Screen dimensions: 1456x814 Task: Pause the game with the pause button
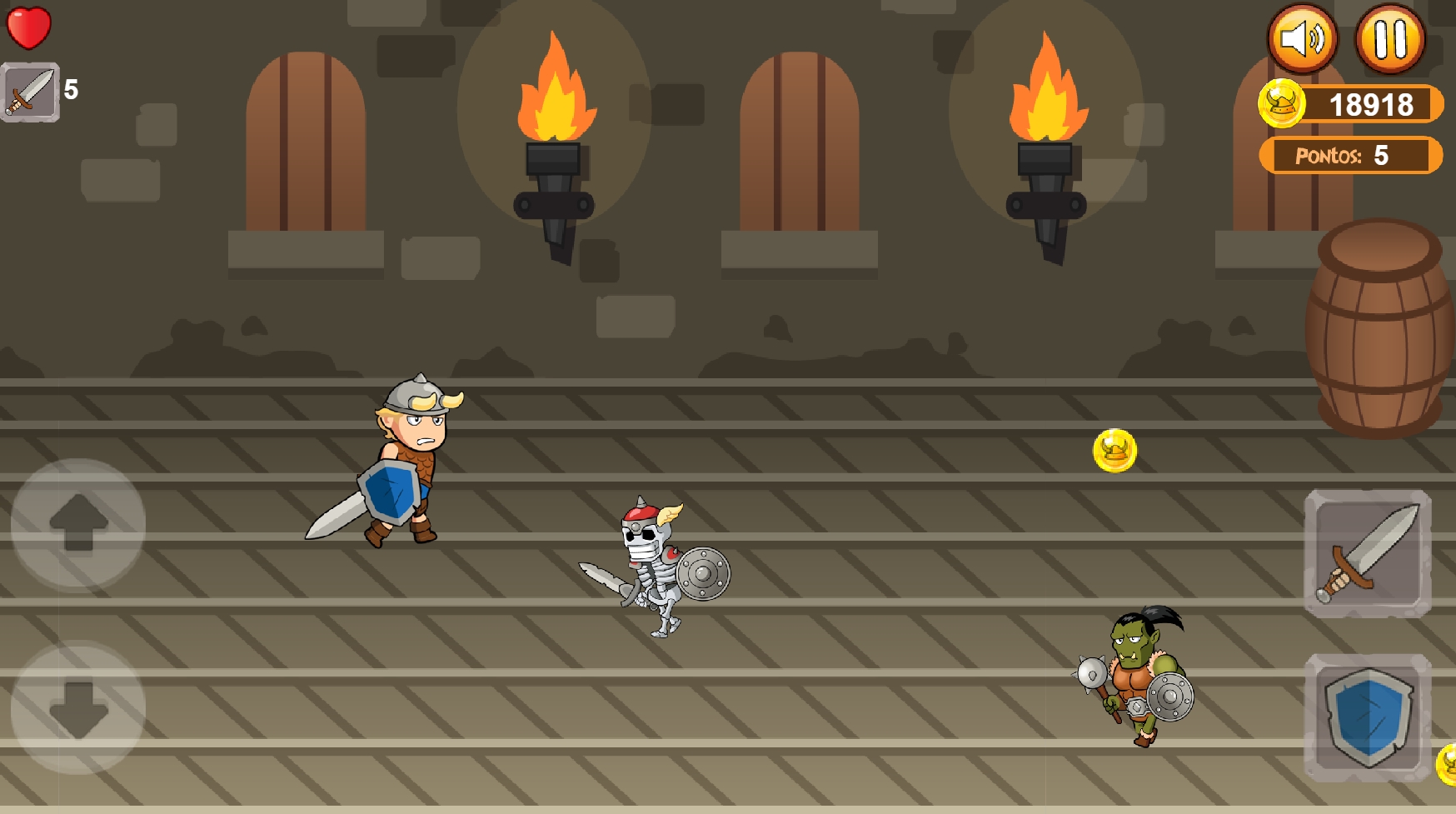(x=1389, y=39)
